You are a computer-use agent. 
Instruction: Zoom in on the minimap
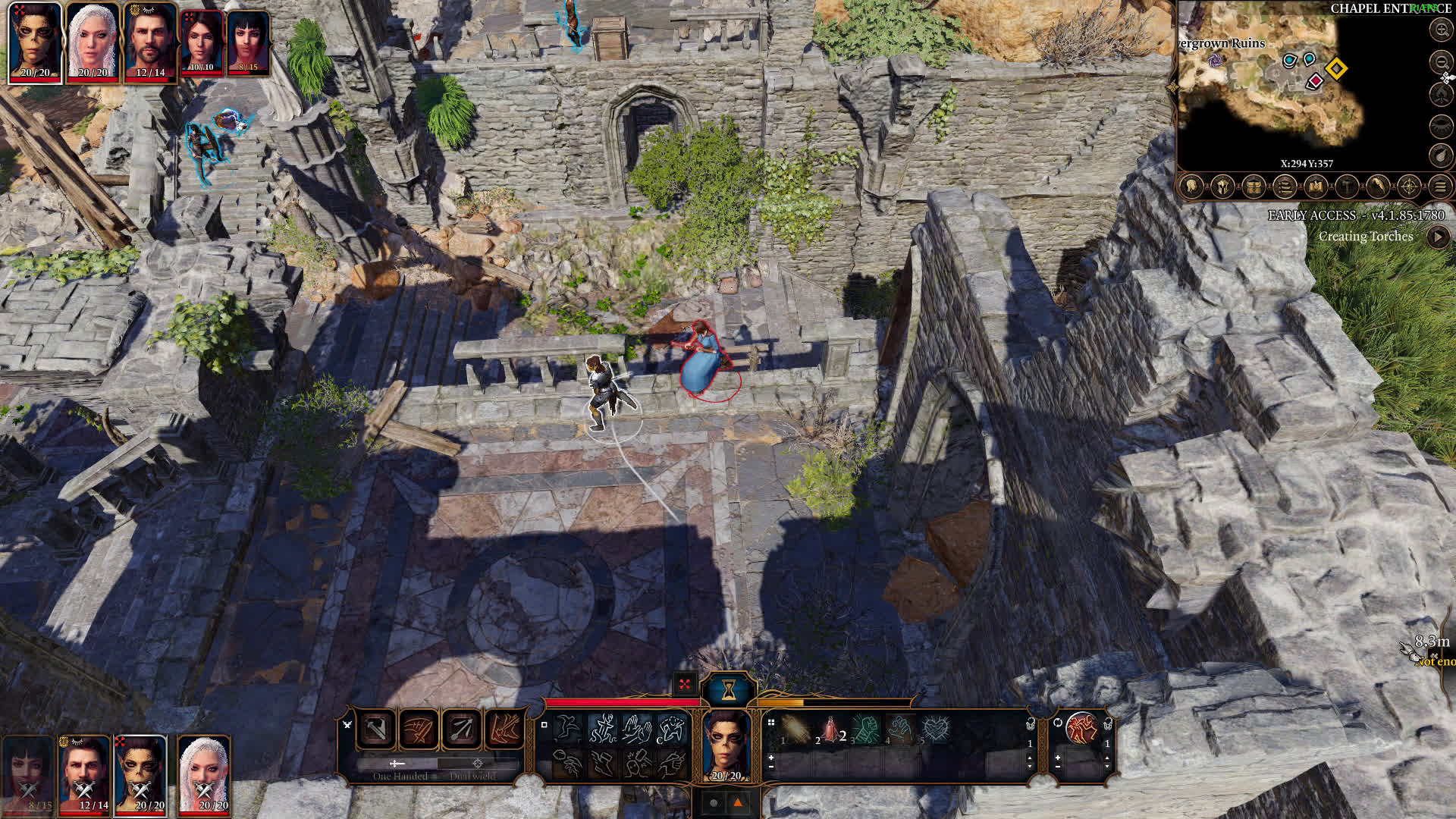(1441, 30)
